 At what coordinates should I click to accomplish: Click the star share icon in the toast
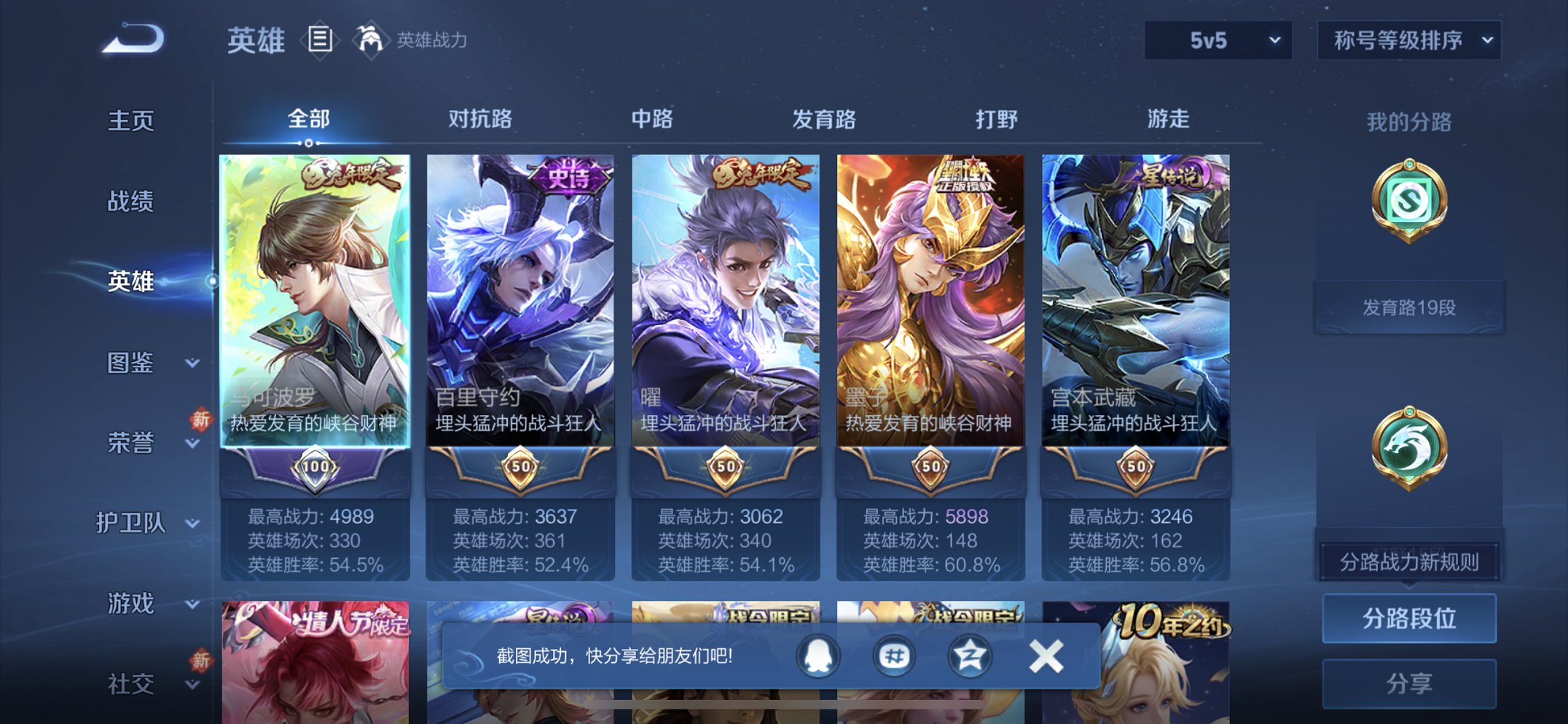point(972,655)
